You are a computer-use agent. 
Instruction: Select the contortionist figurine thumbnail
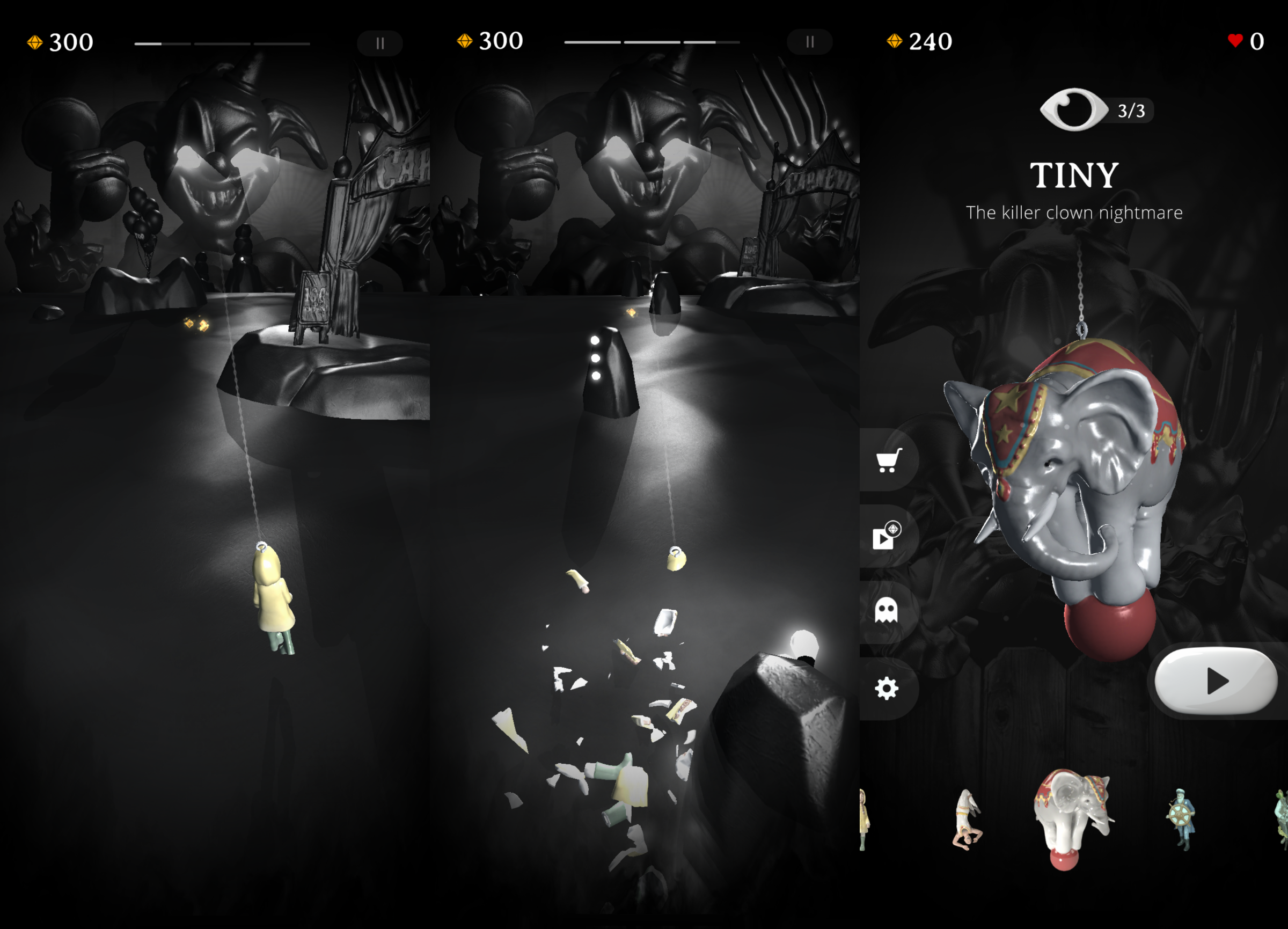(x=965, y=820)
